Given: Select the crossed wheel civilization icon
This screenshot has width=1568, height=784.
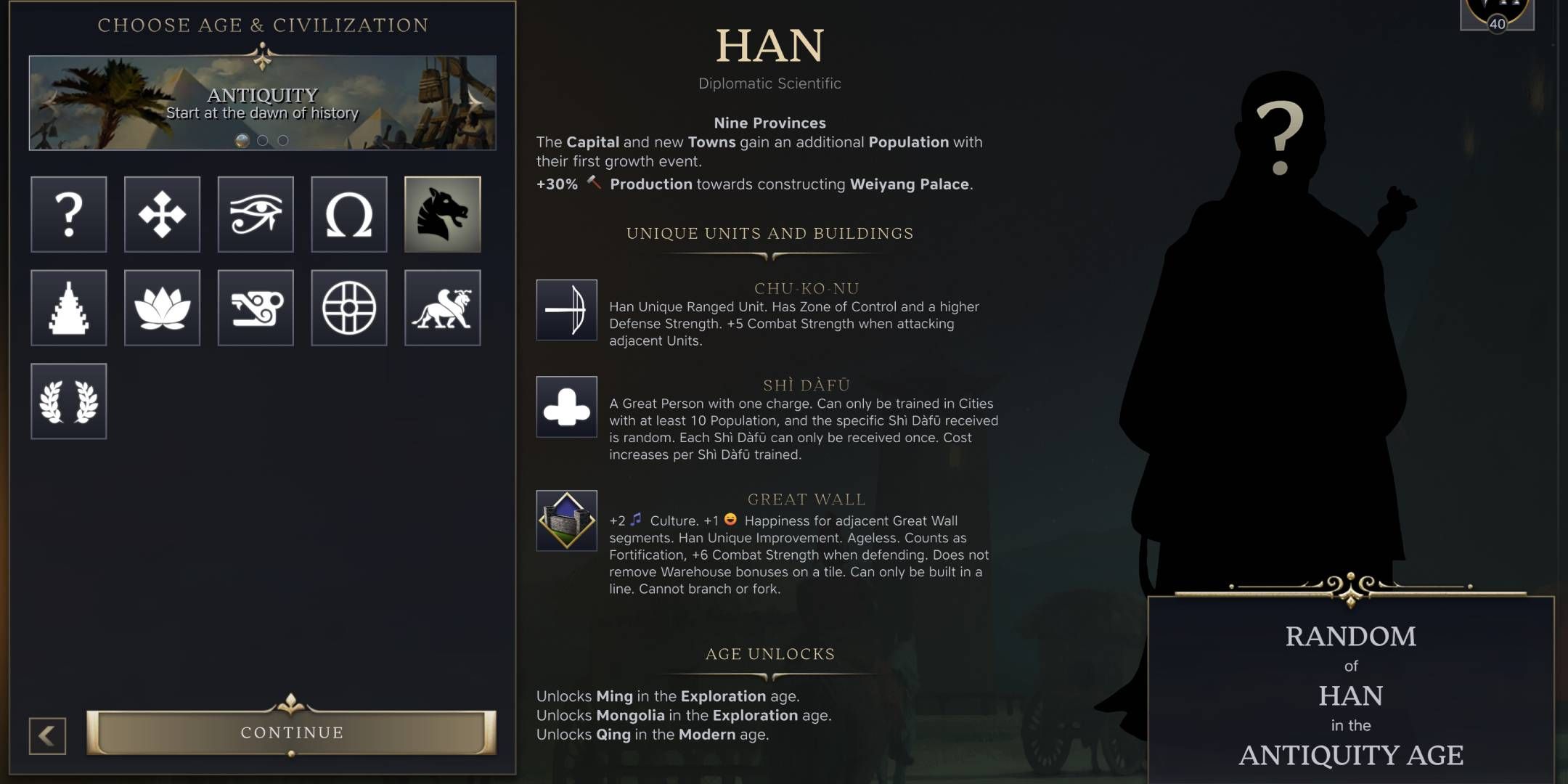Looking at the screenshot, I should point(348,308).
